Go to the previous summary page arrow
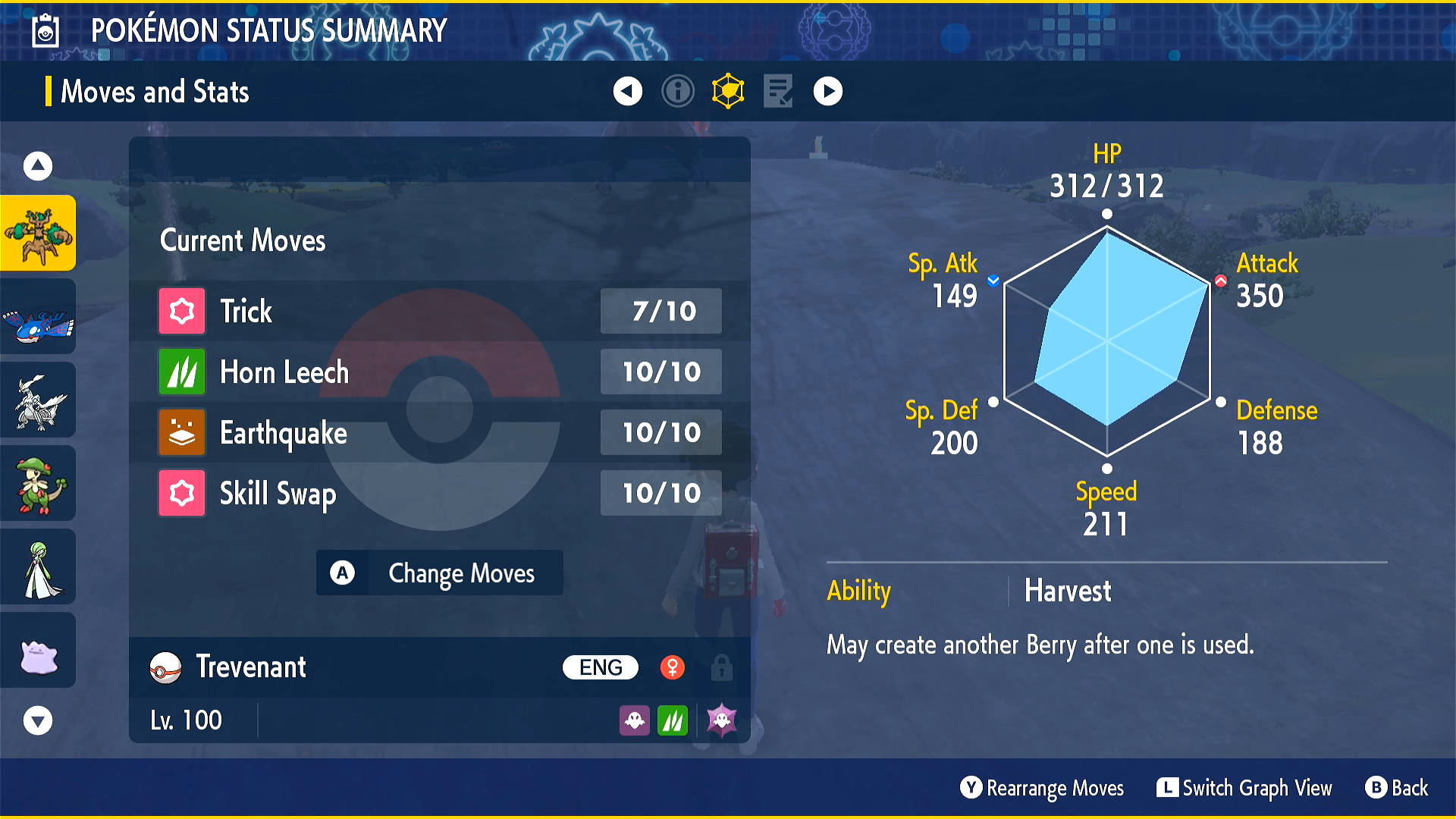 (x=627, y=92)
